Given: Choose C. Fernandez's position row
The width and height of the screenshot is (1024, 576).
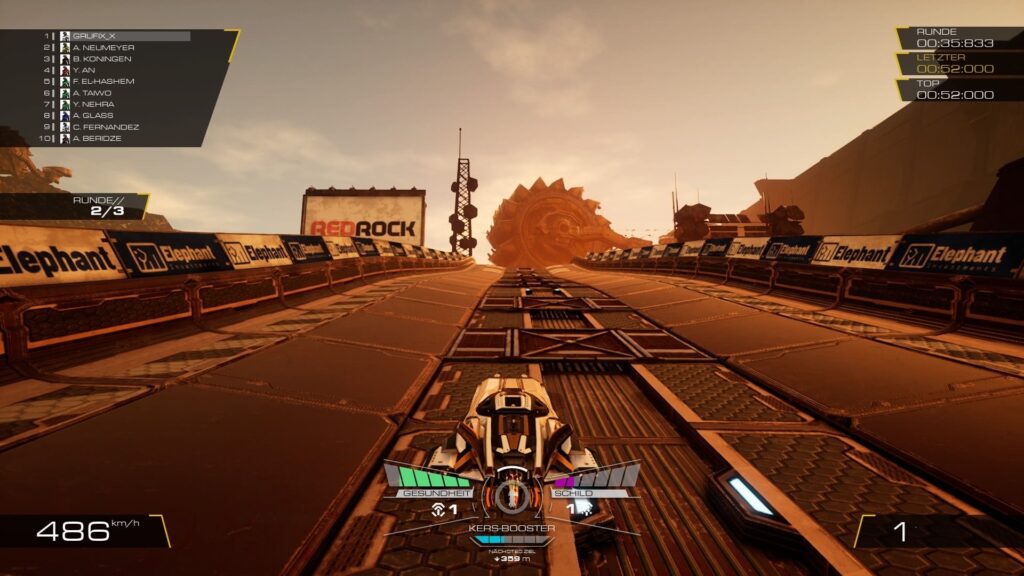Looking at the screenshot, I should (105, 127).
